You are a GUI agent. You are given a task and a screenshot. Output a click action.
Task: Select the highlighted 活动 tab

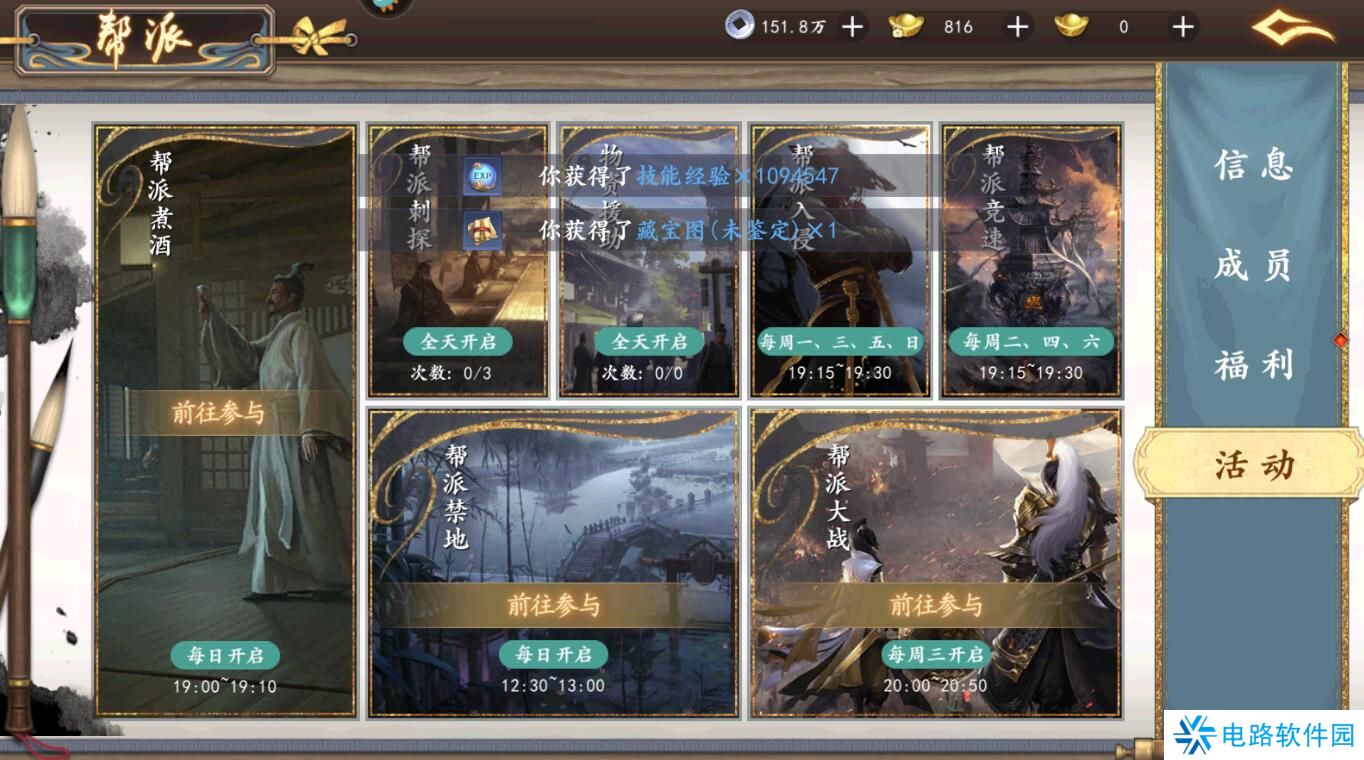pyautogui.click(x=1248, y=465)
